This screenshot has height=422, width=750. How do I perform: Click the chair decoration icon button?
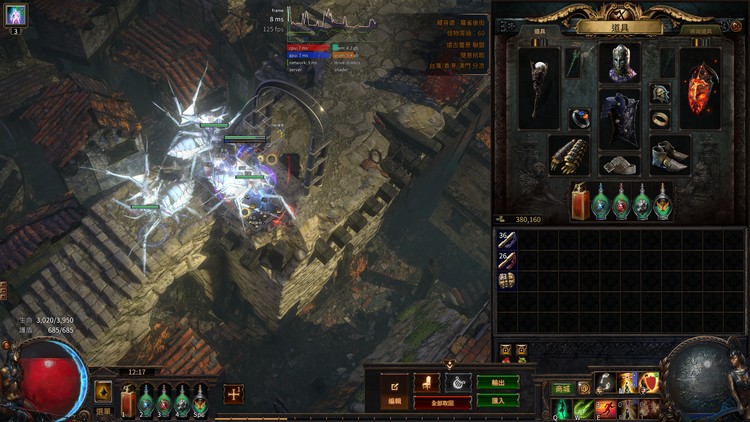427,382
